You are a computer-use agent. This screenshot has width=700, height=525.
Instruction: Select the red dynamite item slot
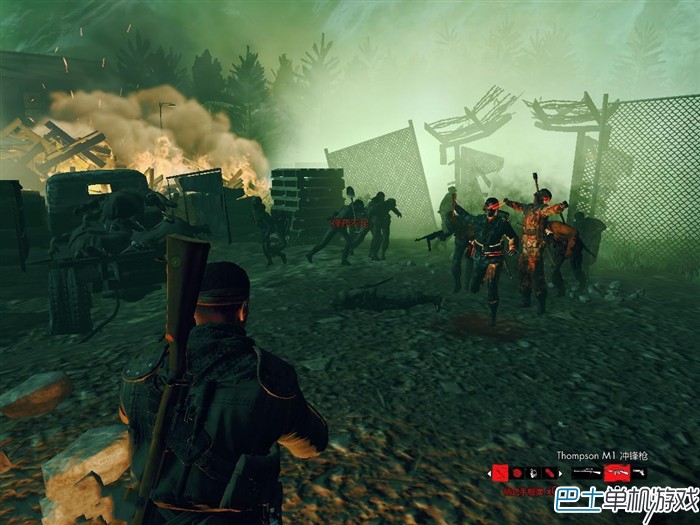point(549,472)
